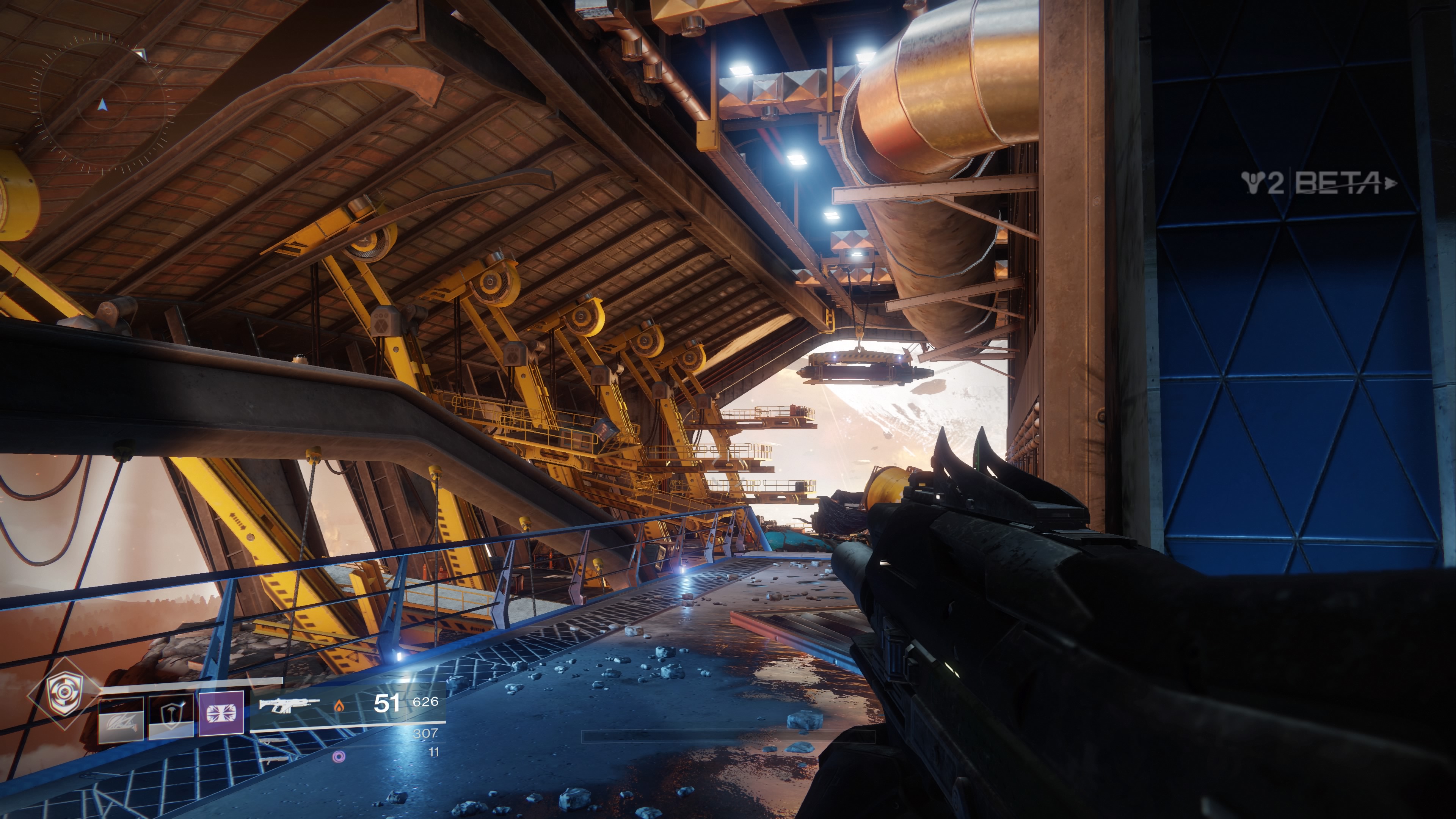Trigger the purple barricade class ability
Image resolution: width=1456 pixels, height=819 pixels.
tap(221, 713)
